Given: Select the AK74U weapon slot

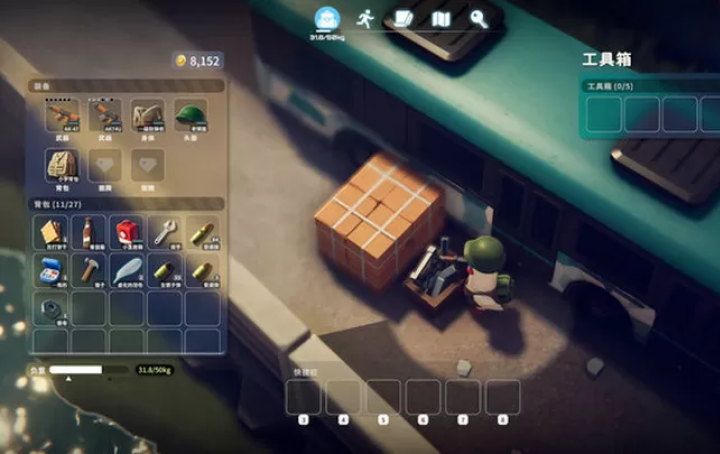Looking at the screenshot, I should tap(105, 117).
